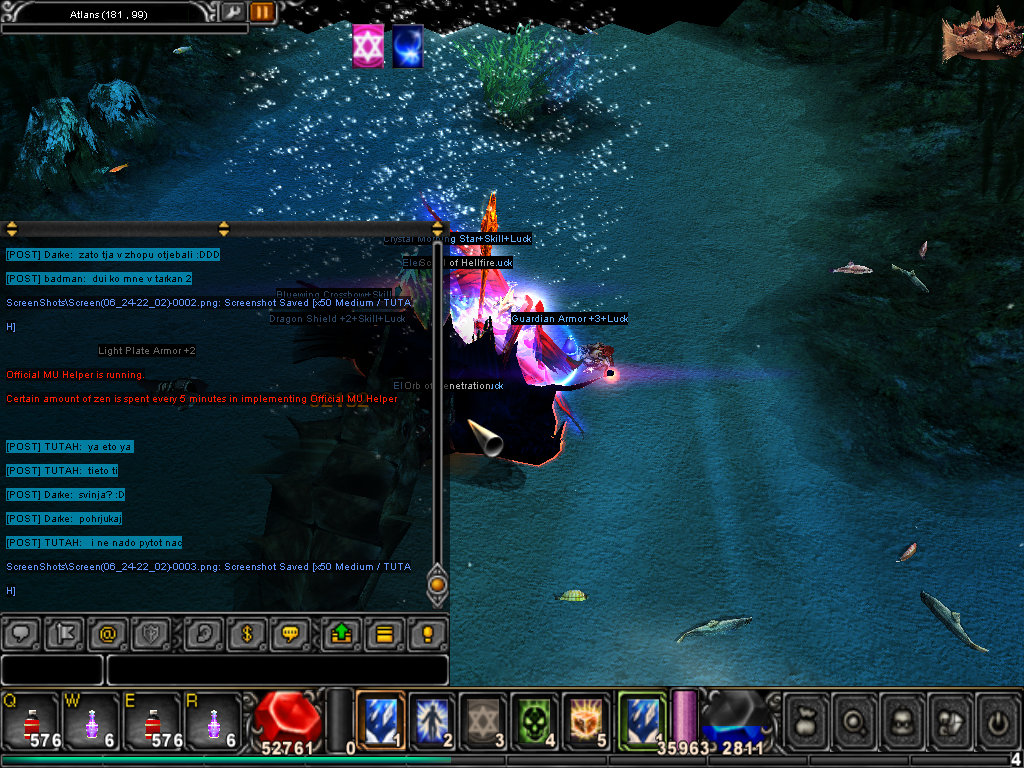Viewport: 1024px width, 768px height.
Task: Use the W slot purple mana potion
Action: (91, 720)
